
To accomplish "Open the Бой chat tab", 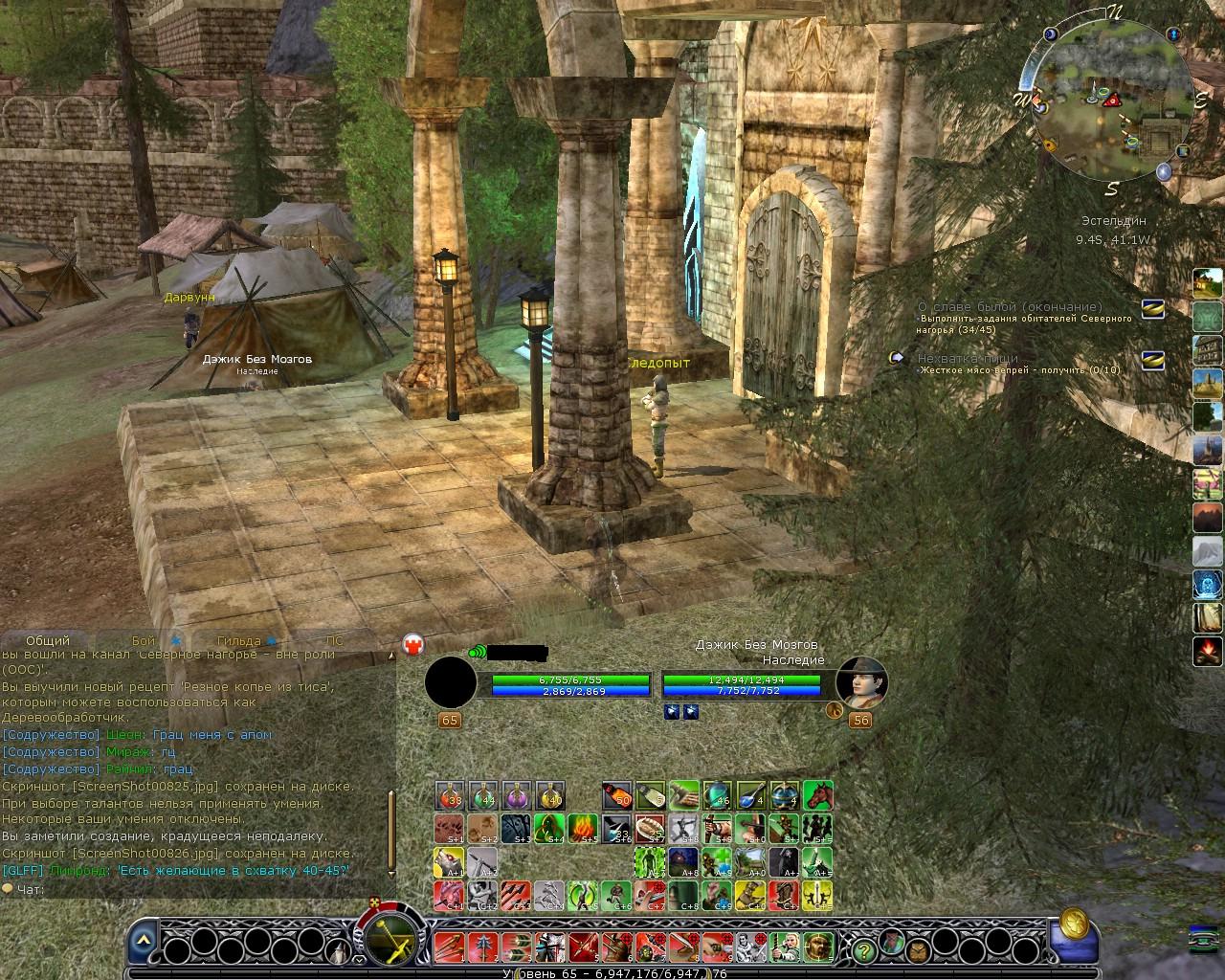I will [x=144, y=640].
